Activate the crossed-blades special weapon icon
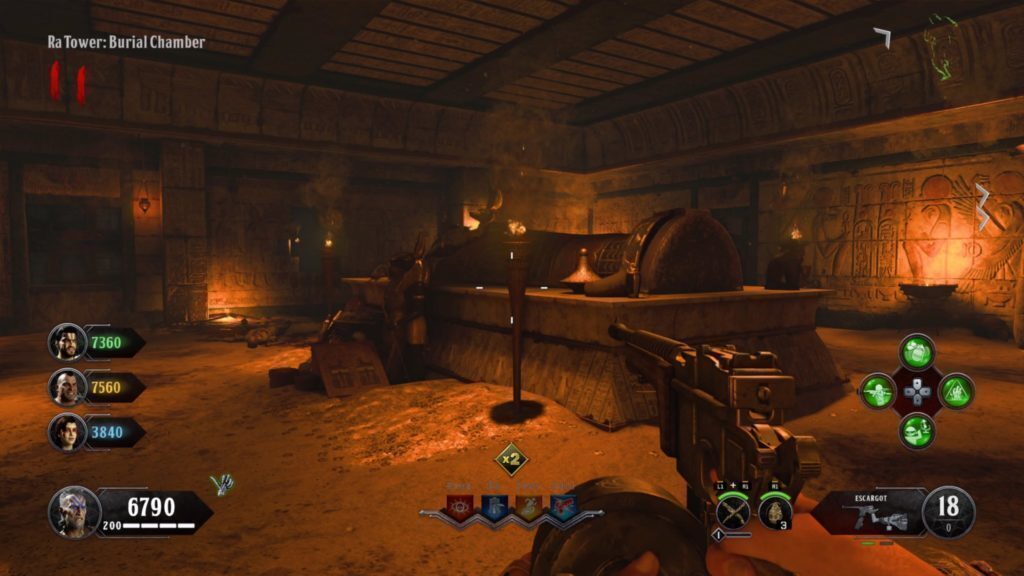This screenshot has width=1024, height=576. tap(733, 513)
